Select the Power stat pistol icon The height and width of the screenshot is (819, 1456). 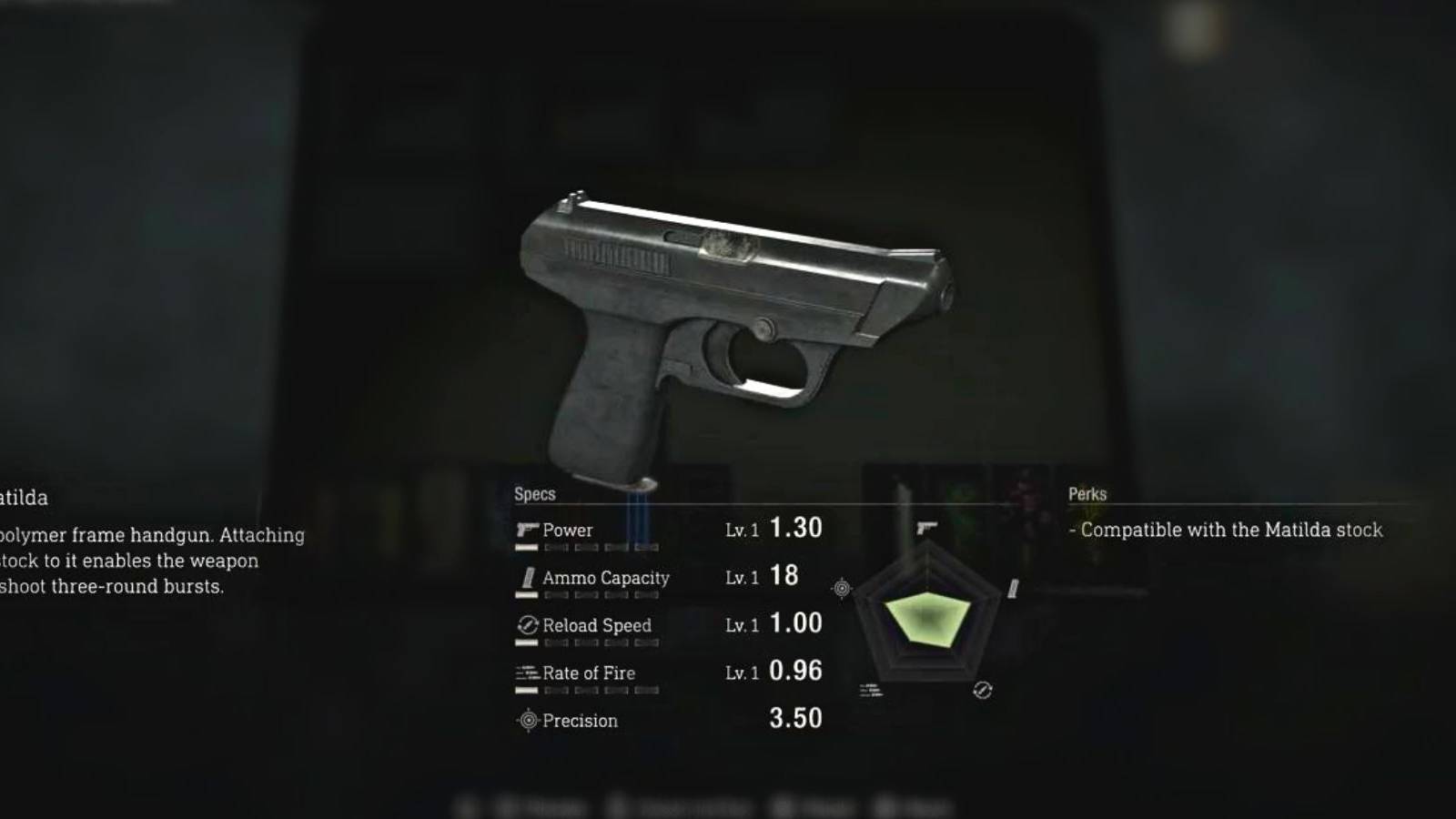pyautogui.click(x=526, y=529)
